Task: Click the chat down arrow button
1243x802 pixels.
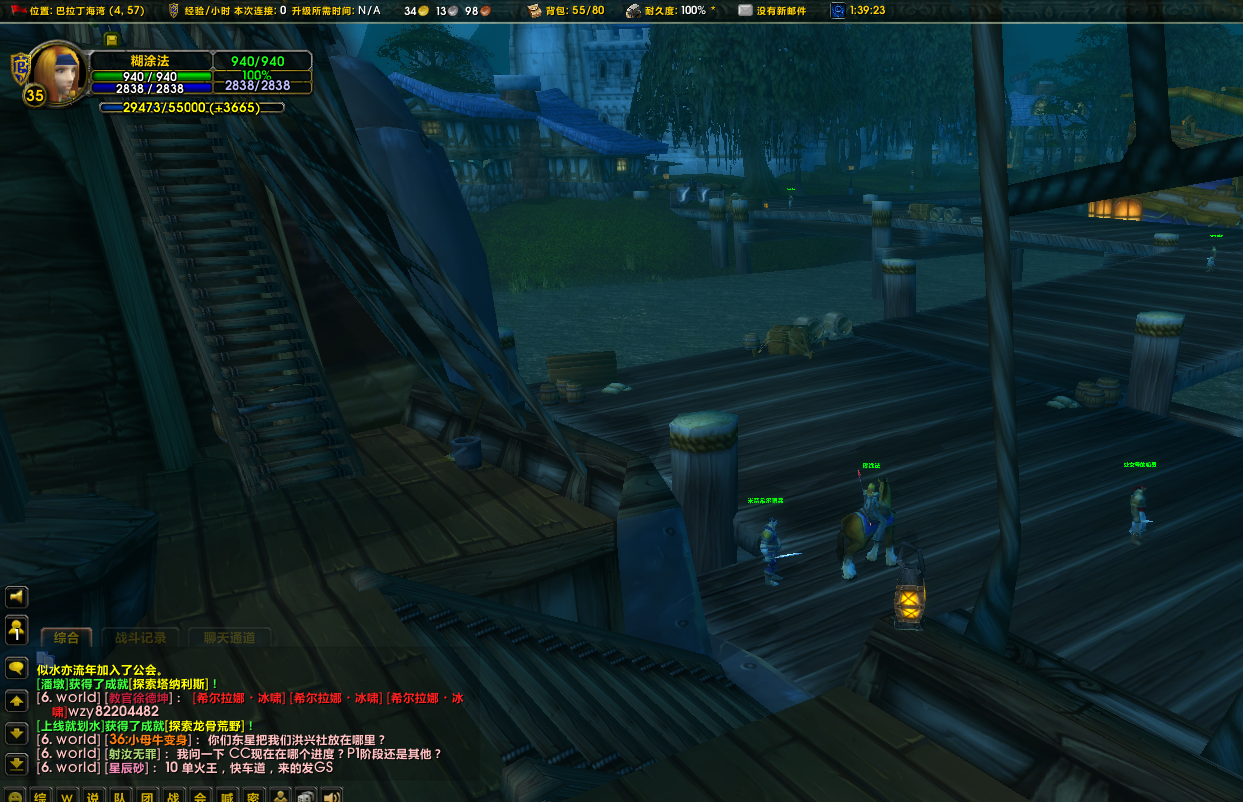Action: pyautogui.click(x=16, y=732)
